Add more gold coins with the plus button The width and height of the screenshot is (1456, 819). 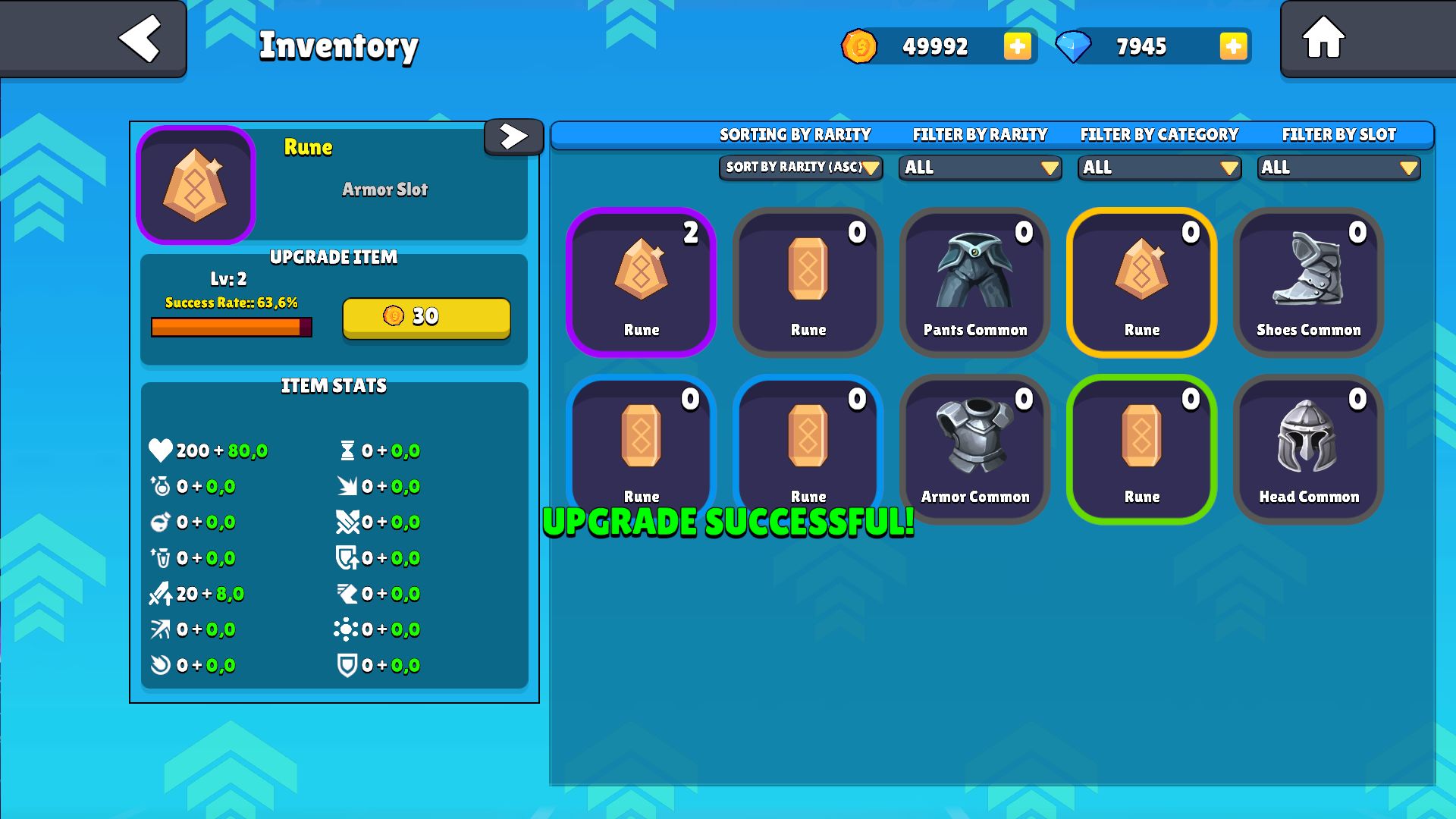tap(1017, 46)
